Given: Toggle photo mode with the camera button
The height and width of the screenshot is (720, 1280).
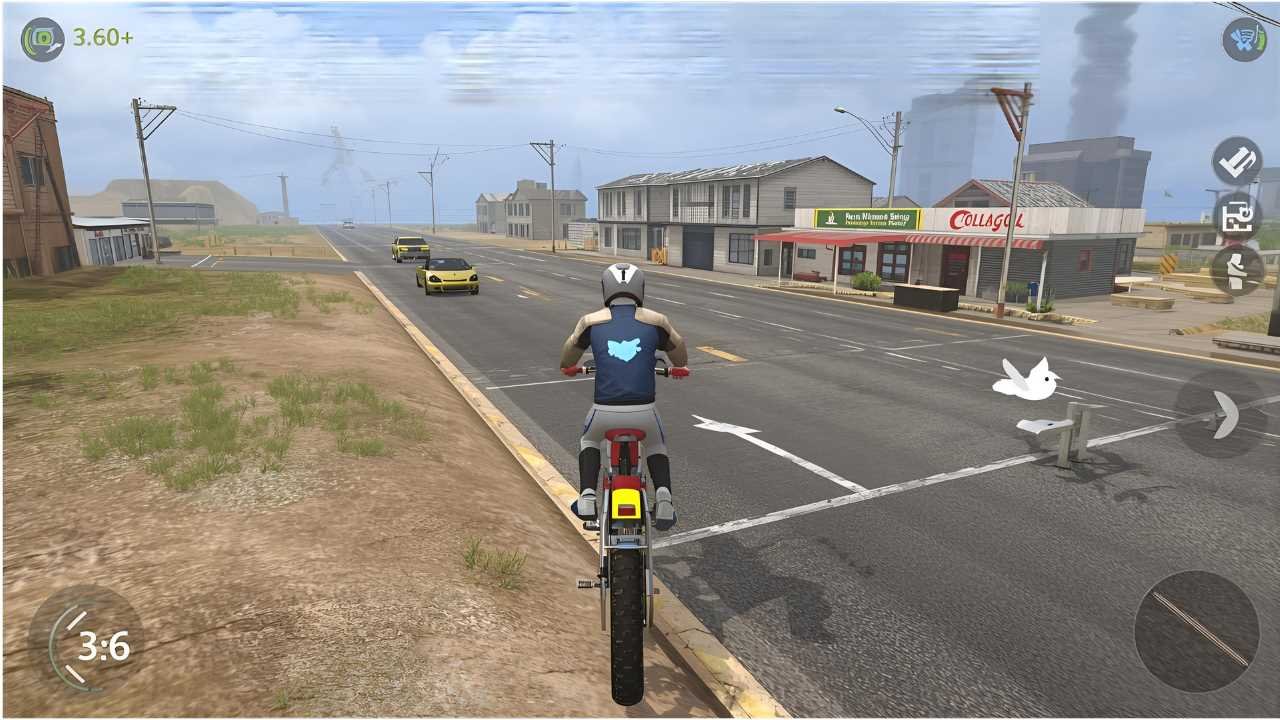Looking at the screenshot, I should point(1236,215).
